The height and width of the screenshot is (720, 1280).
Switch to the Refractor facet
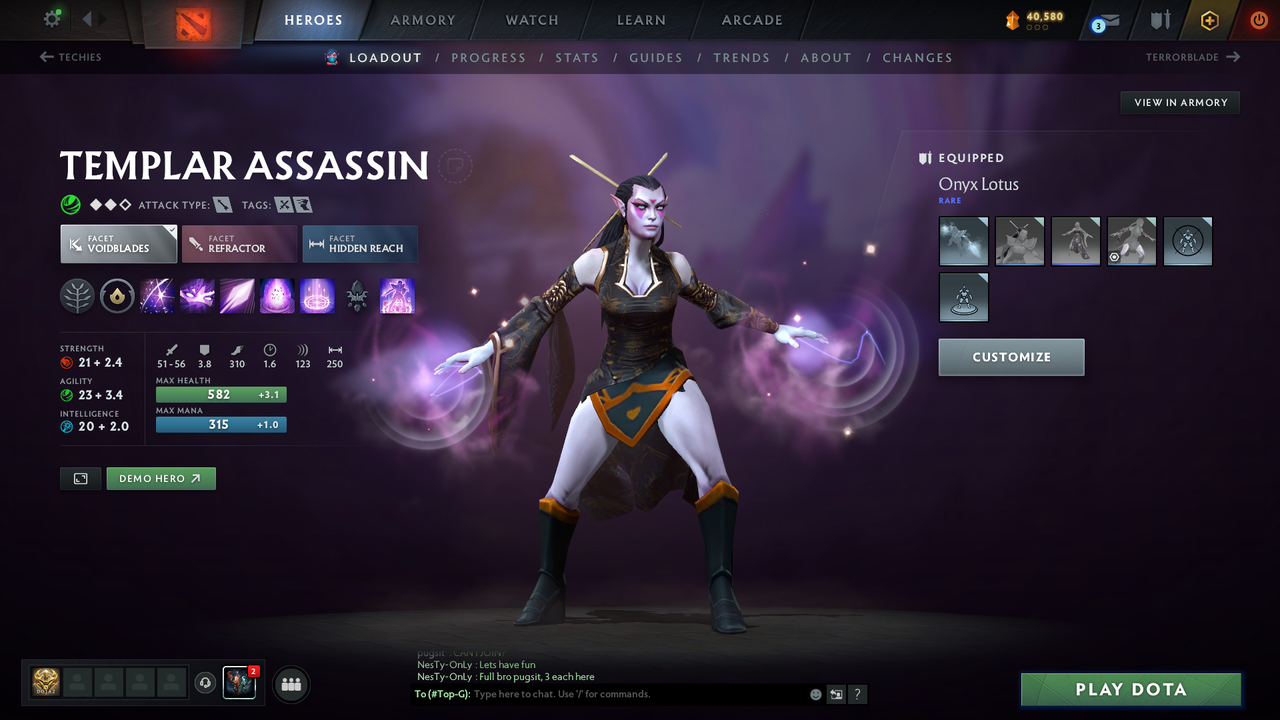tap(239, 243)
